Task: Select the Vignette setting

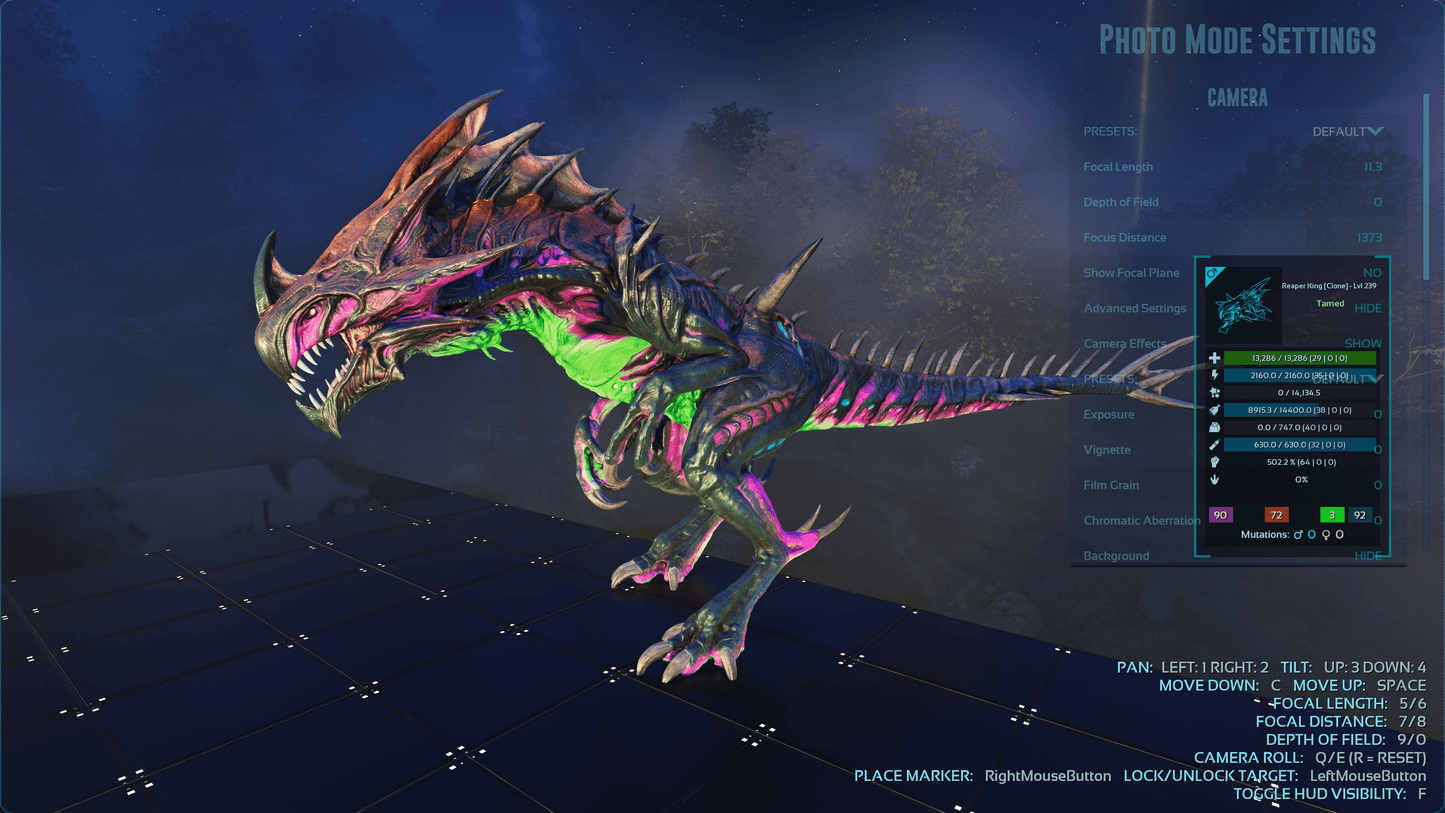Action: point(1106,450)
